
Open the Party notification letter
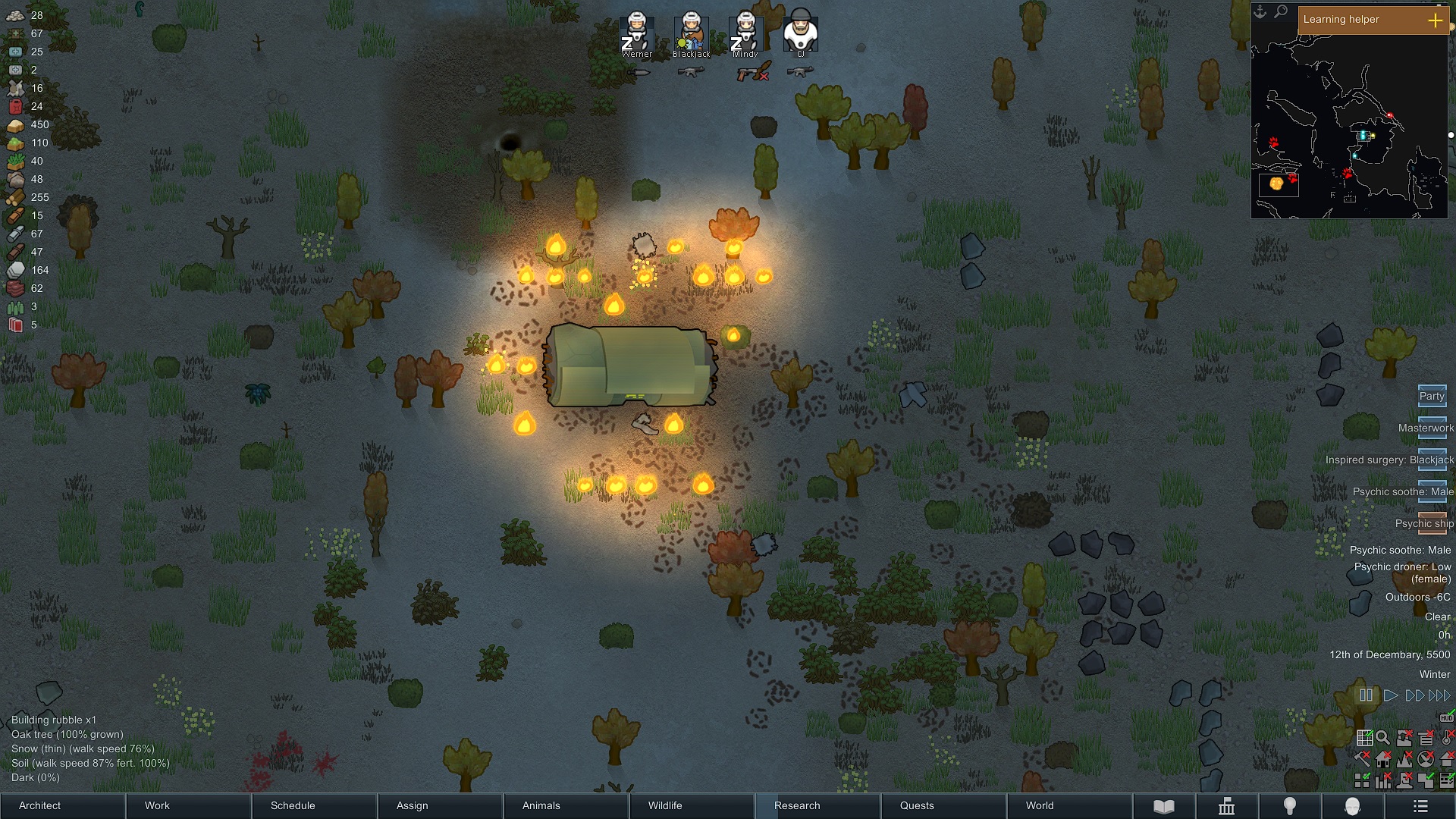[1432, 395]
